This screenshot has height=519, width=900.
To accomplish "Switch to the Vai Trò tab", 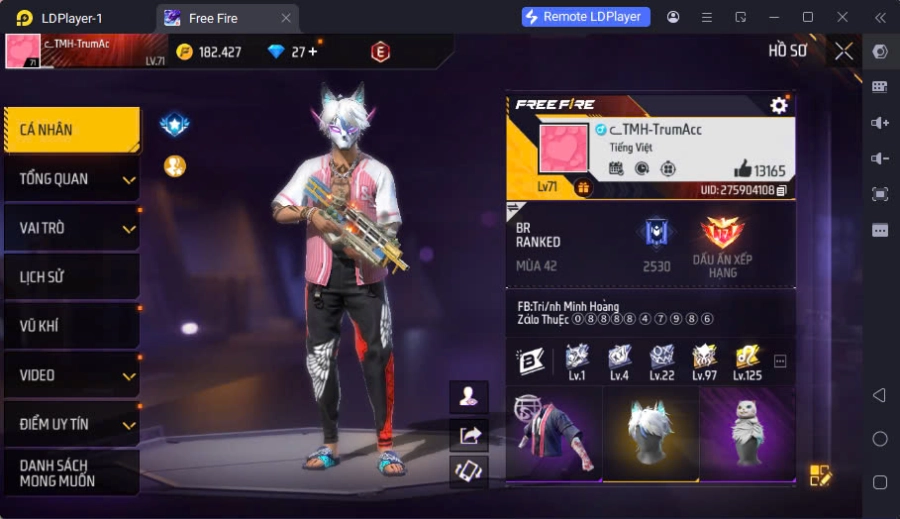I will pos(71,228).
